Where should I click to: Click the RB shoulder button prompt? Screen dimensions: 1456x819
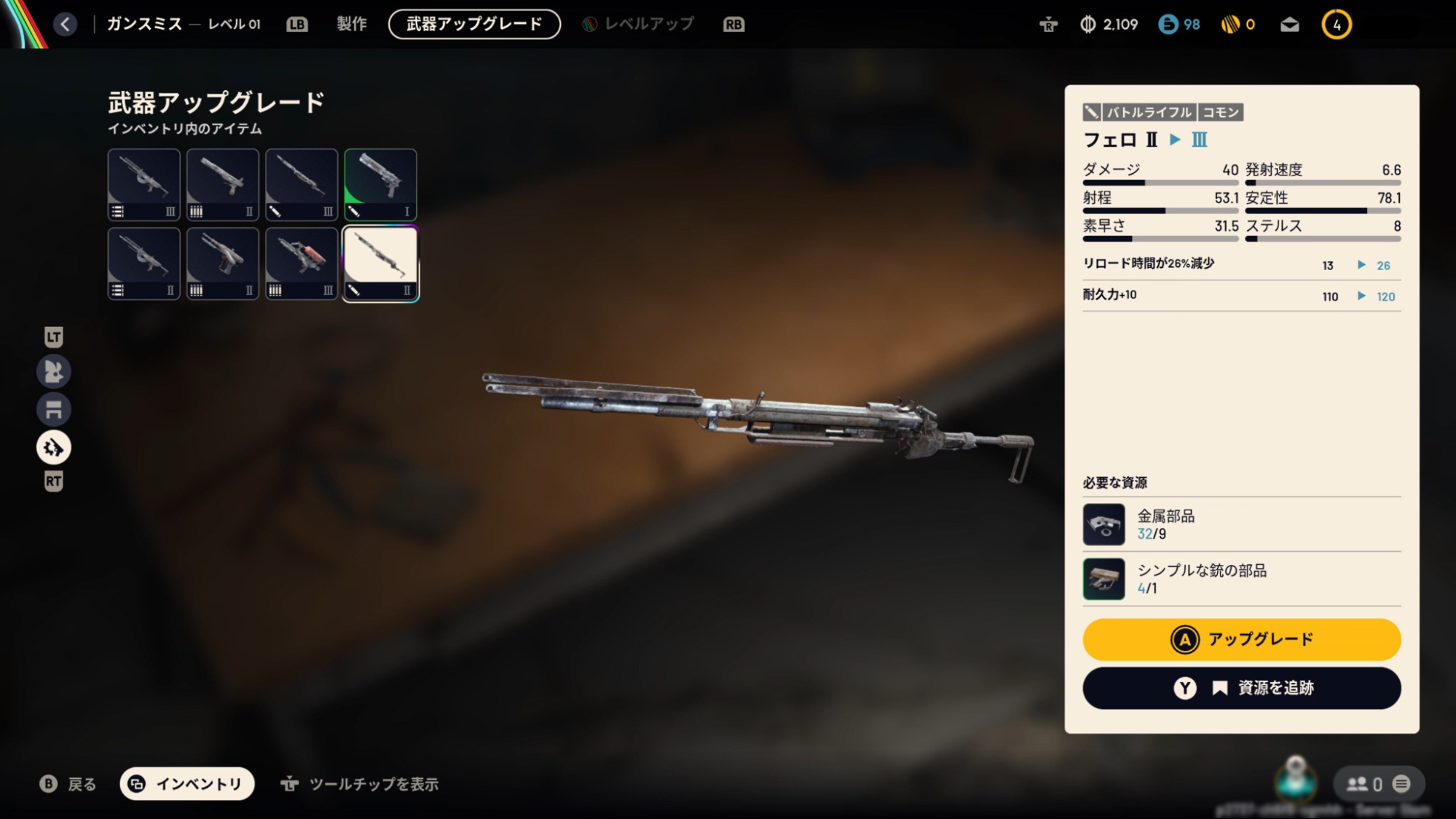tap(734, 23)
